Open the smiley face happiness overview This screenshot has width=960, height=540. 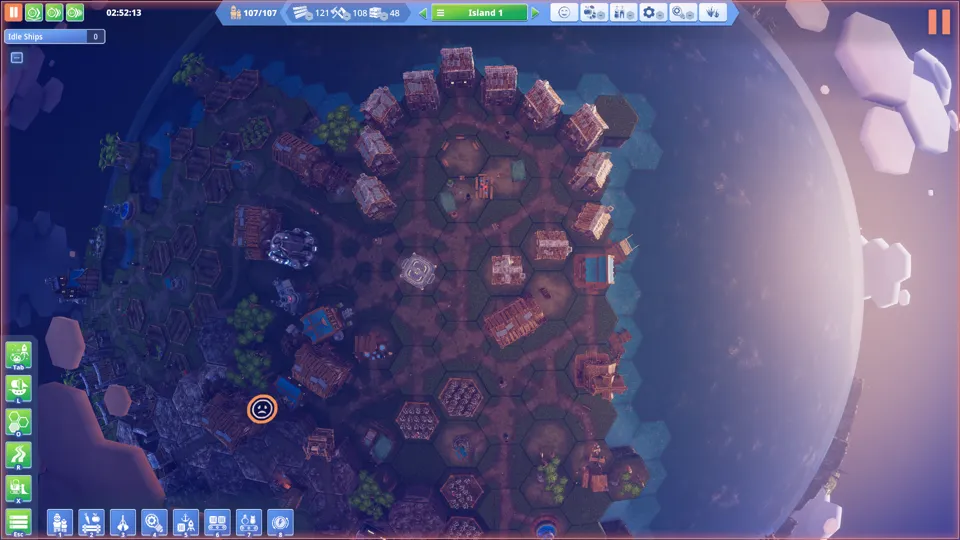pyautogui.click(x=564, y=13)
